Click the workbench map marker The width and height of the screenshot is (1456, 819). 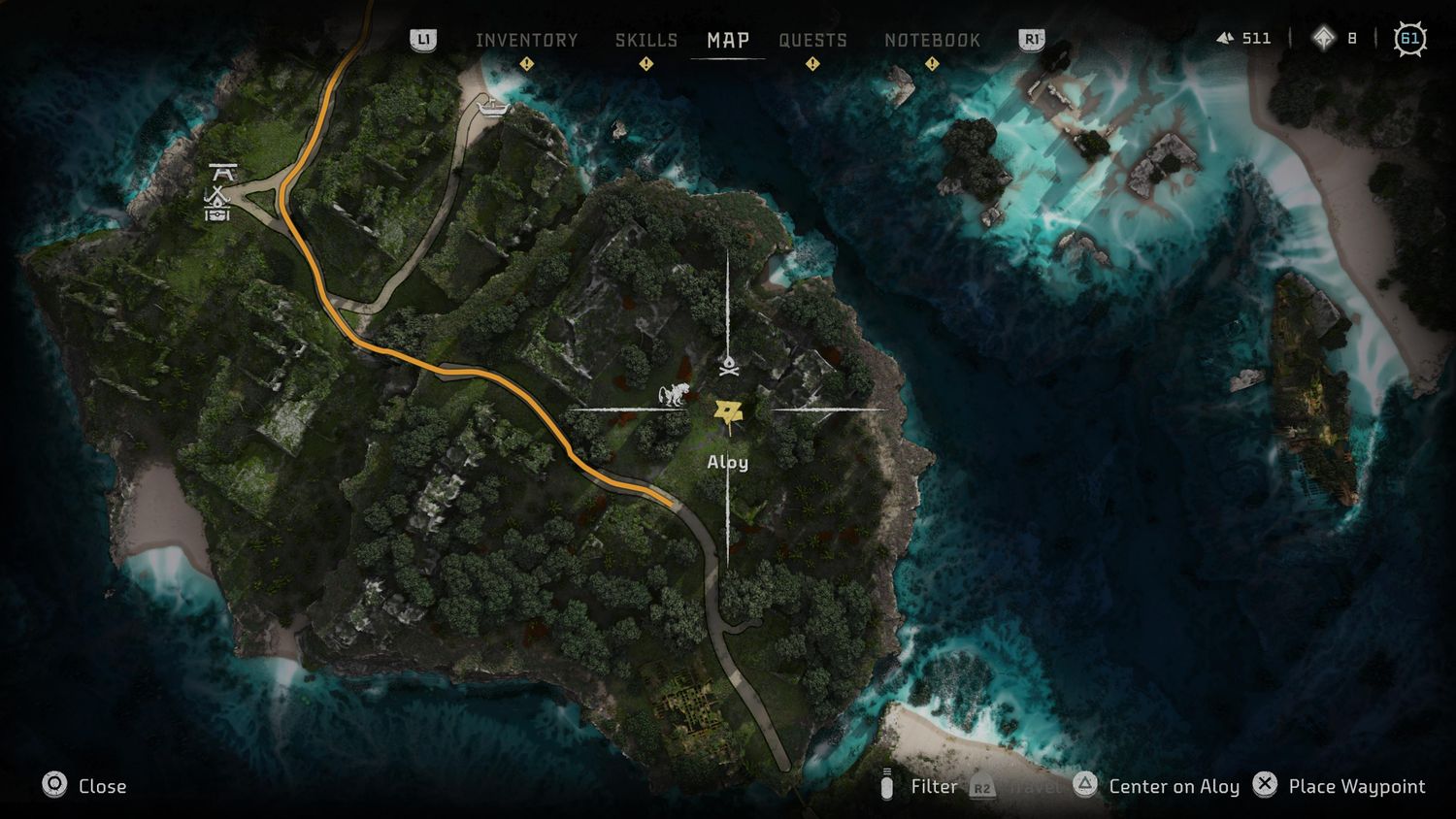click(x=222, y=173)
